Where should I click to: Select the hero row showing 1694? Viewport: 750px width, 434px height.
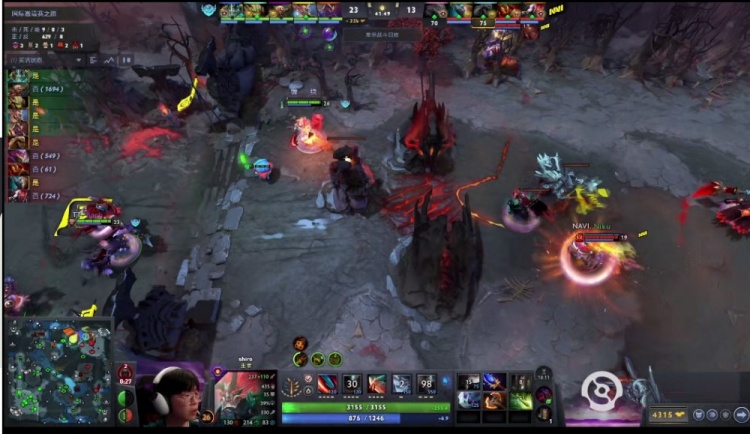click(20, 89)
